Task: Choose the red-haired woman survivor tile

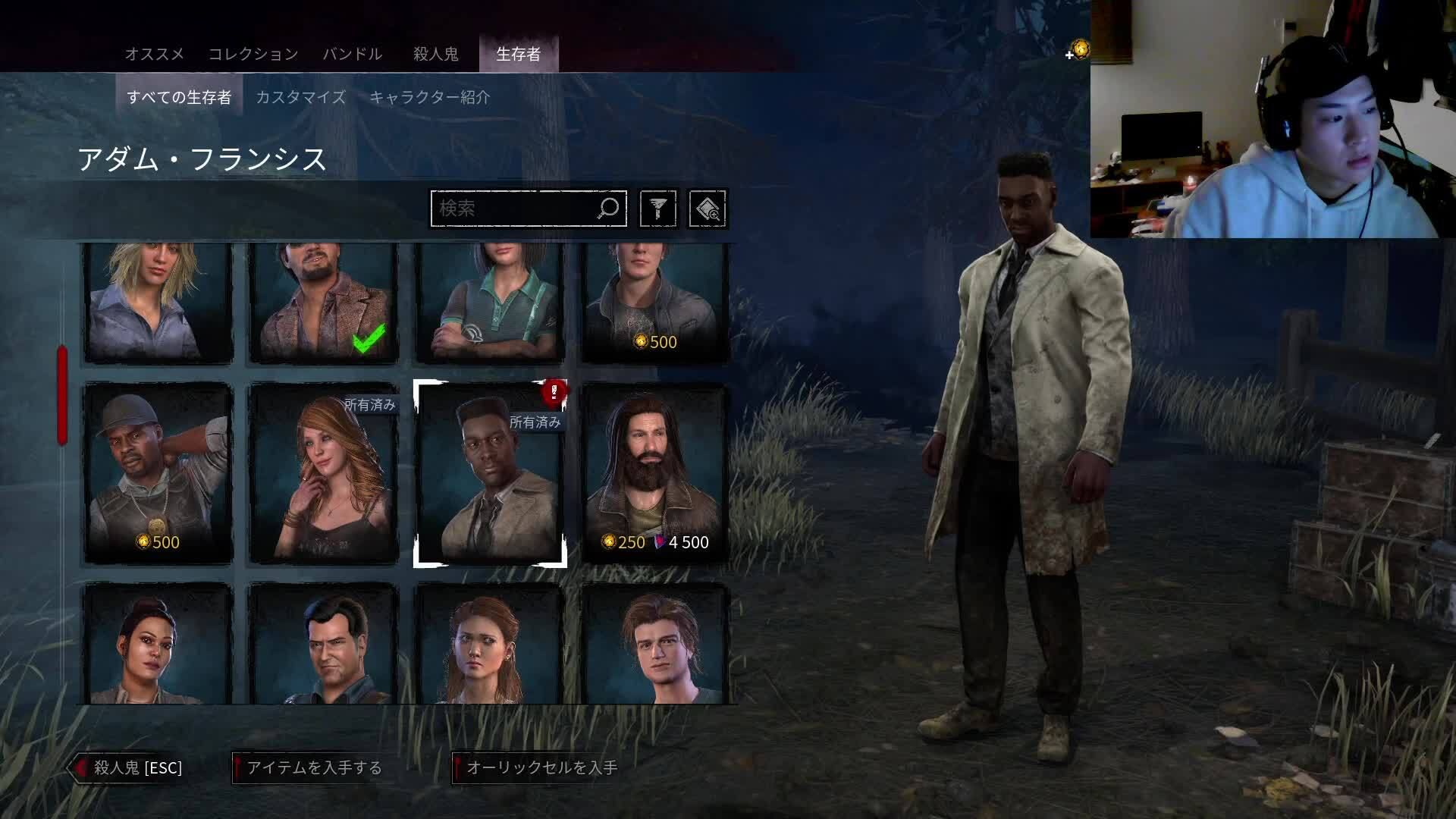Action: pos(324,474)
